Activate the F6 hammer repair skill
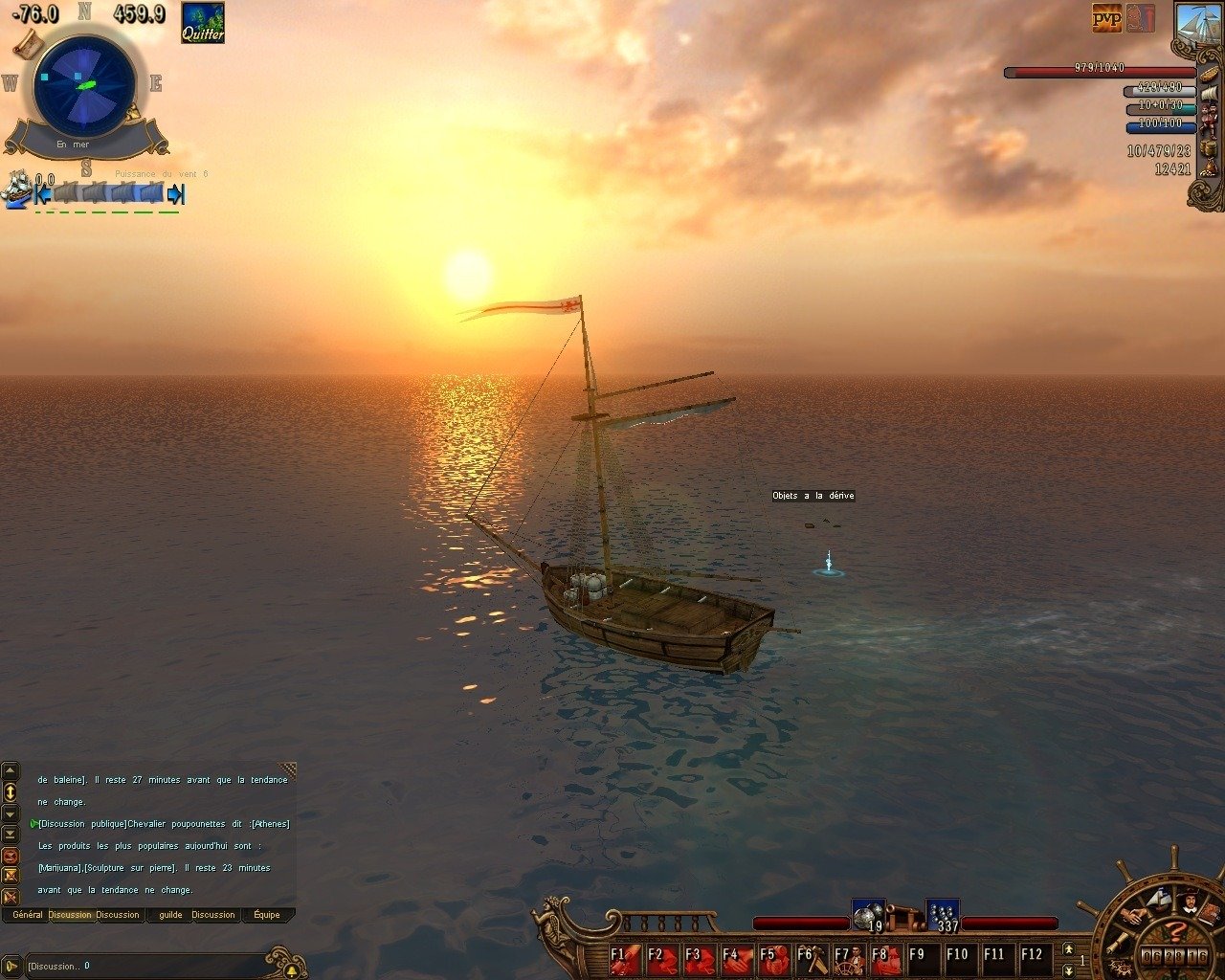 coord(812,957)
